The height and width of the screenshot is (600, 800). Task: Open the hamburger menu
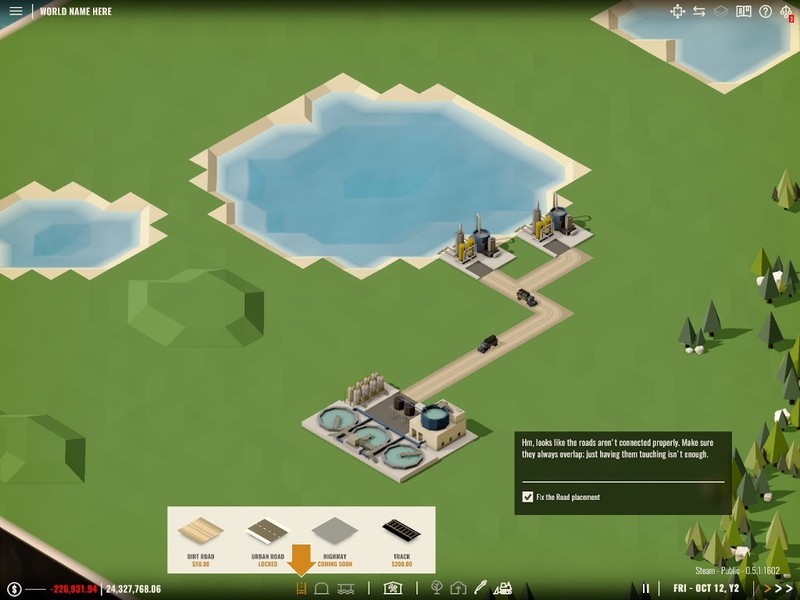16,12
